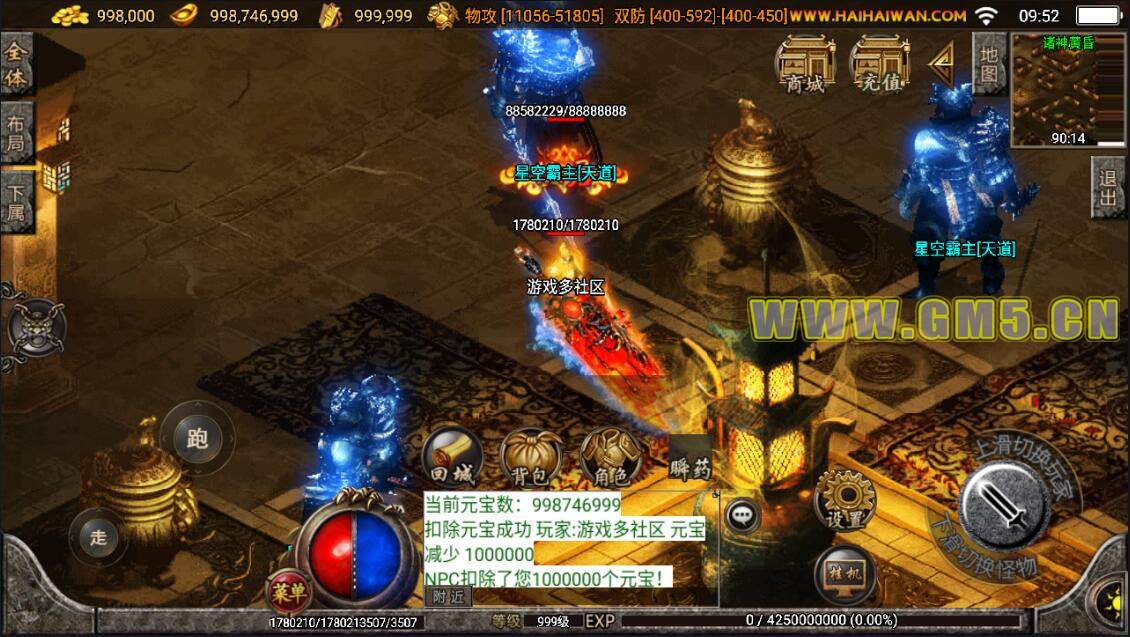Screen dimensions: 1130x637
Task: Collapse top icons with the arrow button
Action: (x=940, y=65)
